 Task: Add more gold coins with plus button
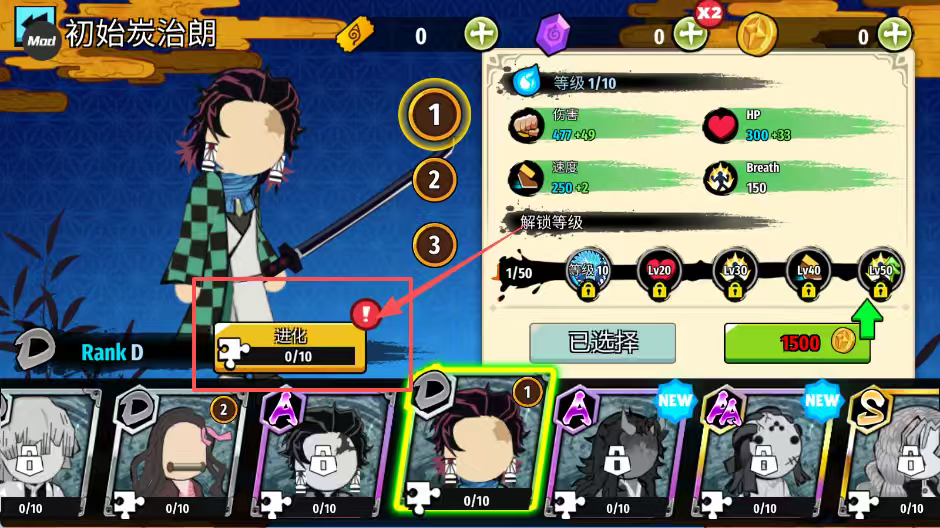click(x=894, y=35)
